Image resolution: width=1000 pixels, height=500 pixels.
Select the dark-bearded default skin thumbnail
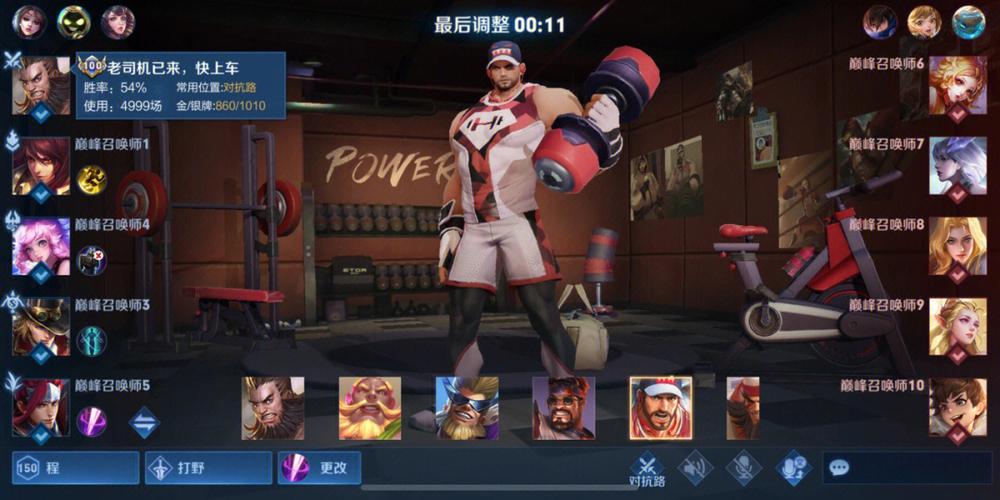tap(273, 408)
